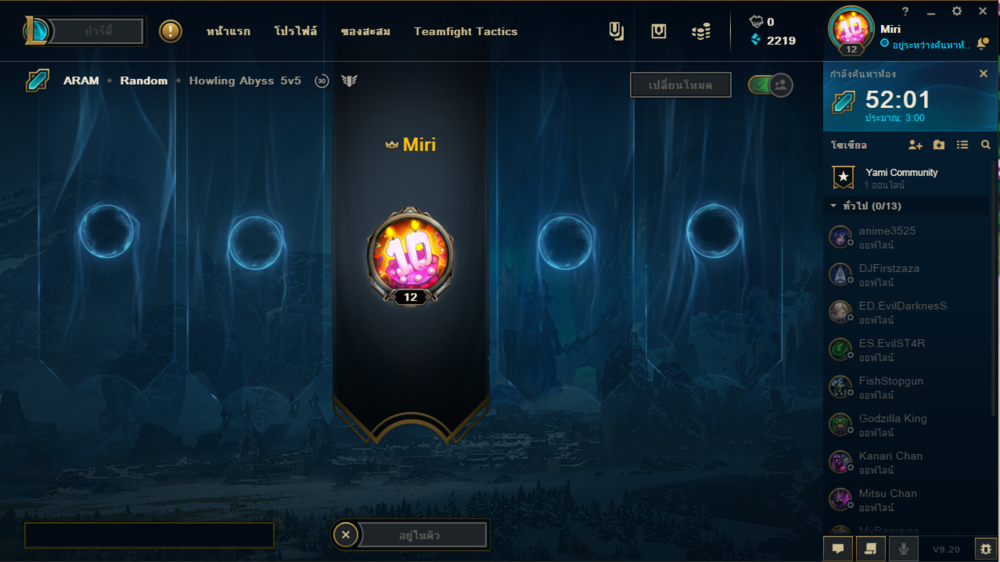Open the หน้าแรก home tab

point(228,32)
